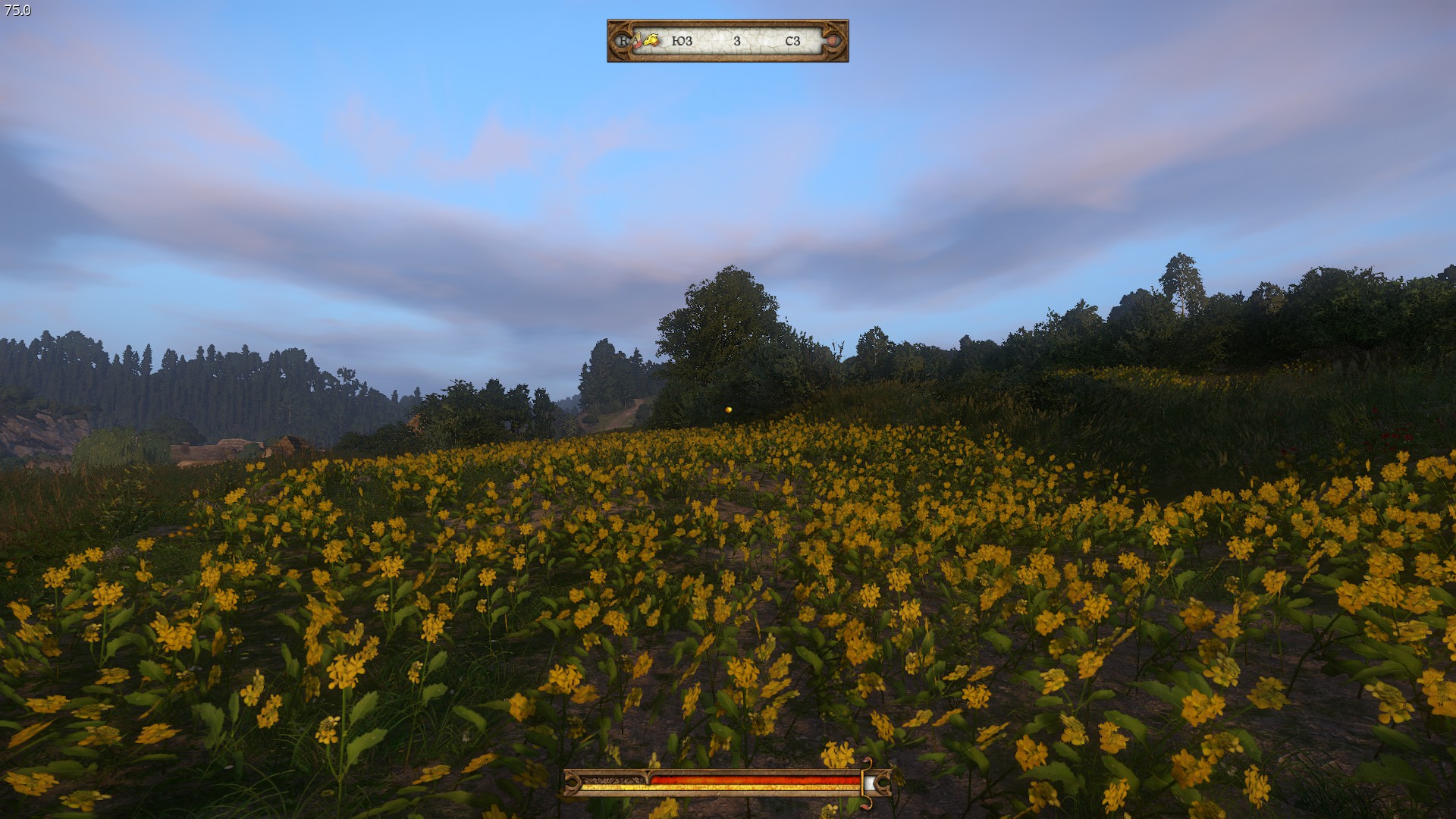
Task: Select the quest banner marker labeled A
Action: tap(635, 40)
